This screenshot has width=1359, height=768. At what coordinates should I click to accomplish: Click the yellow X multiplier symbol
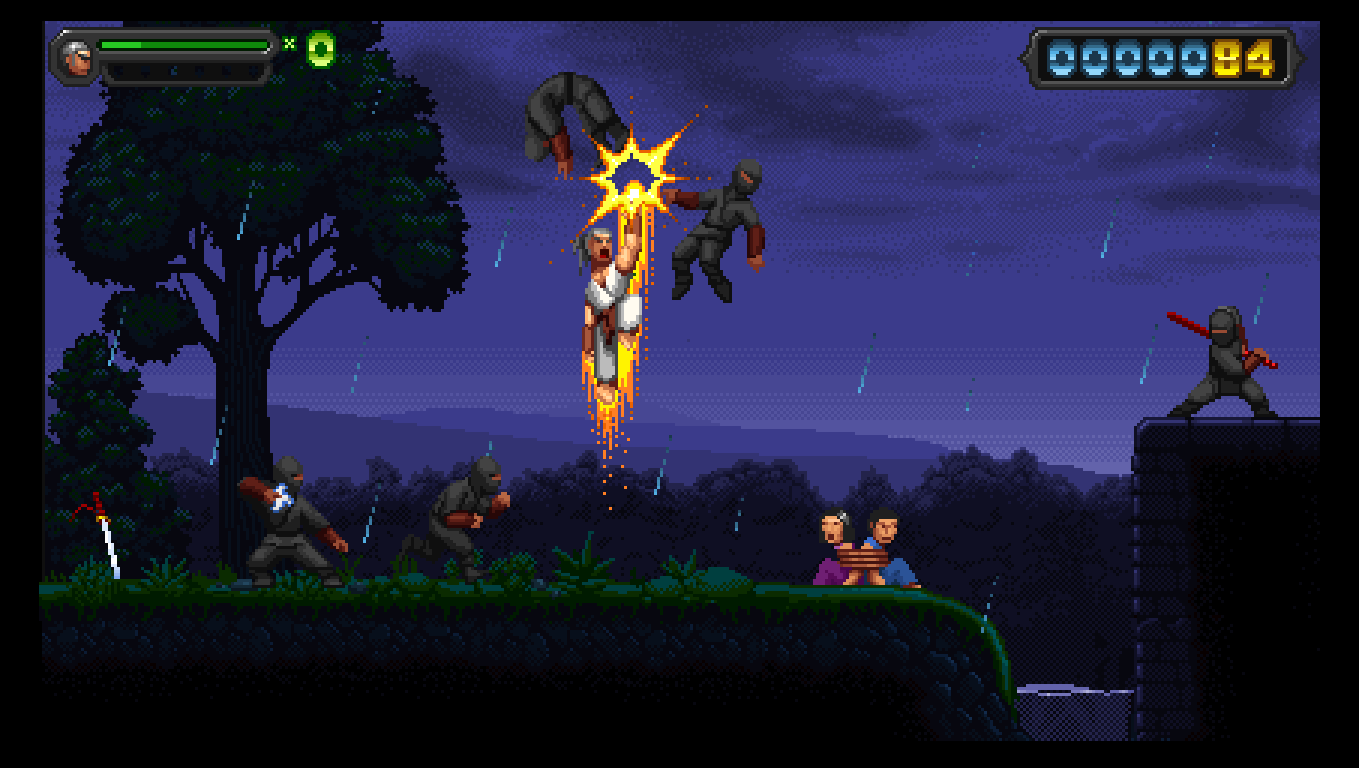291,44
